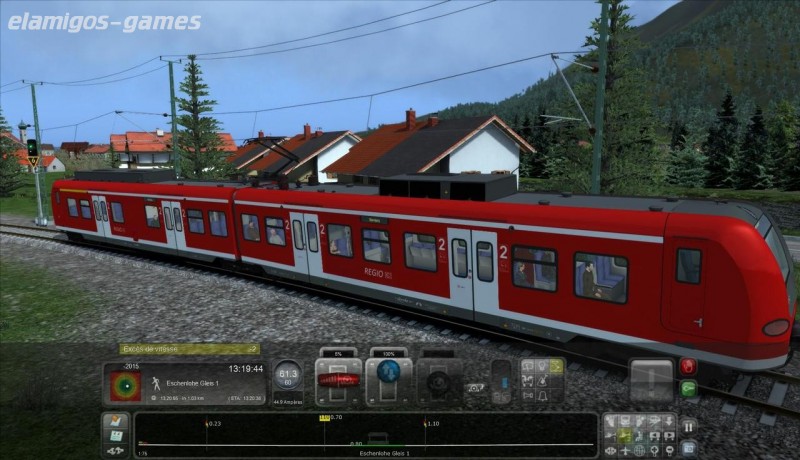Toggle the highlighted pantograph icon
Viewport: 800px width, 460px height.
point(556,366)
